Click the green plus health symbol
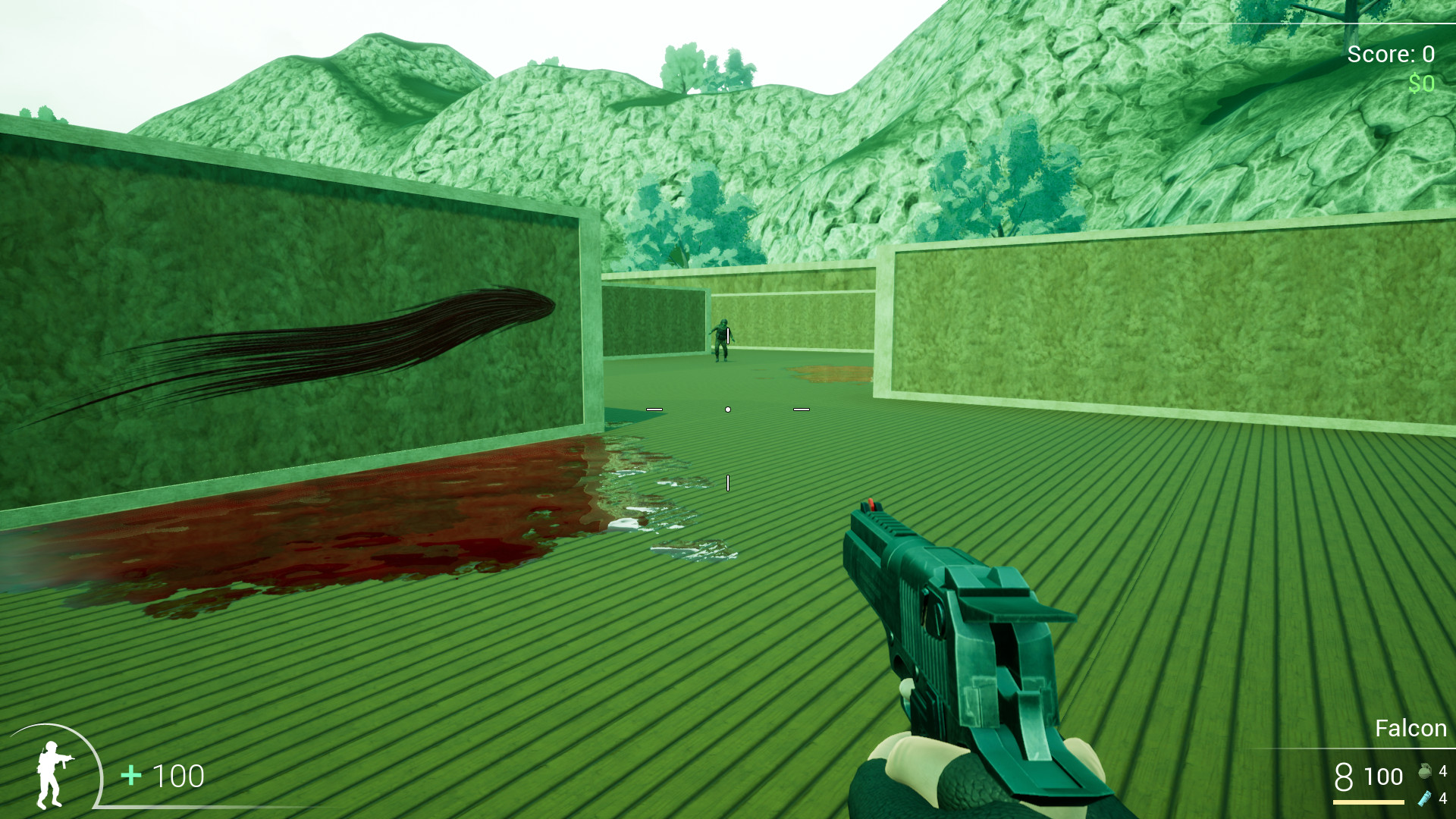 [x=130, y=776]
